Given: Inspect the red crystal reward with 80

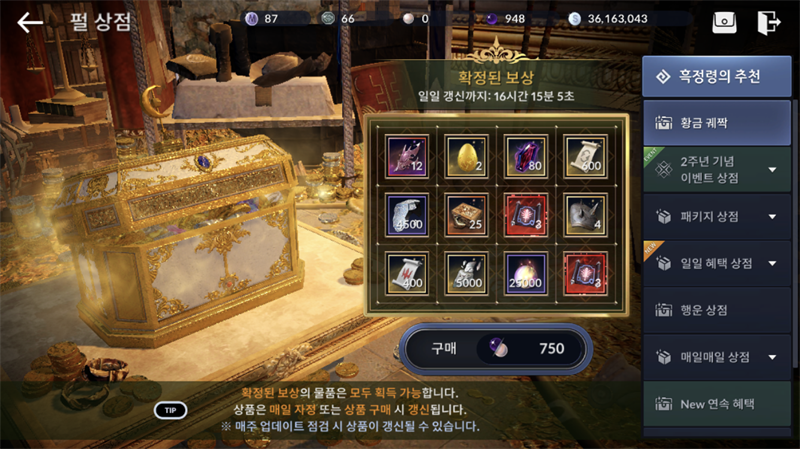Looking at the screenshot, I should pos(526,155).
